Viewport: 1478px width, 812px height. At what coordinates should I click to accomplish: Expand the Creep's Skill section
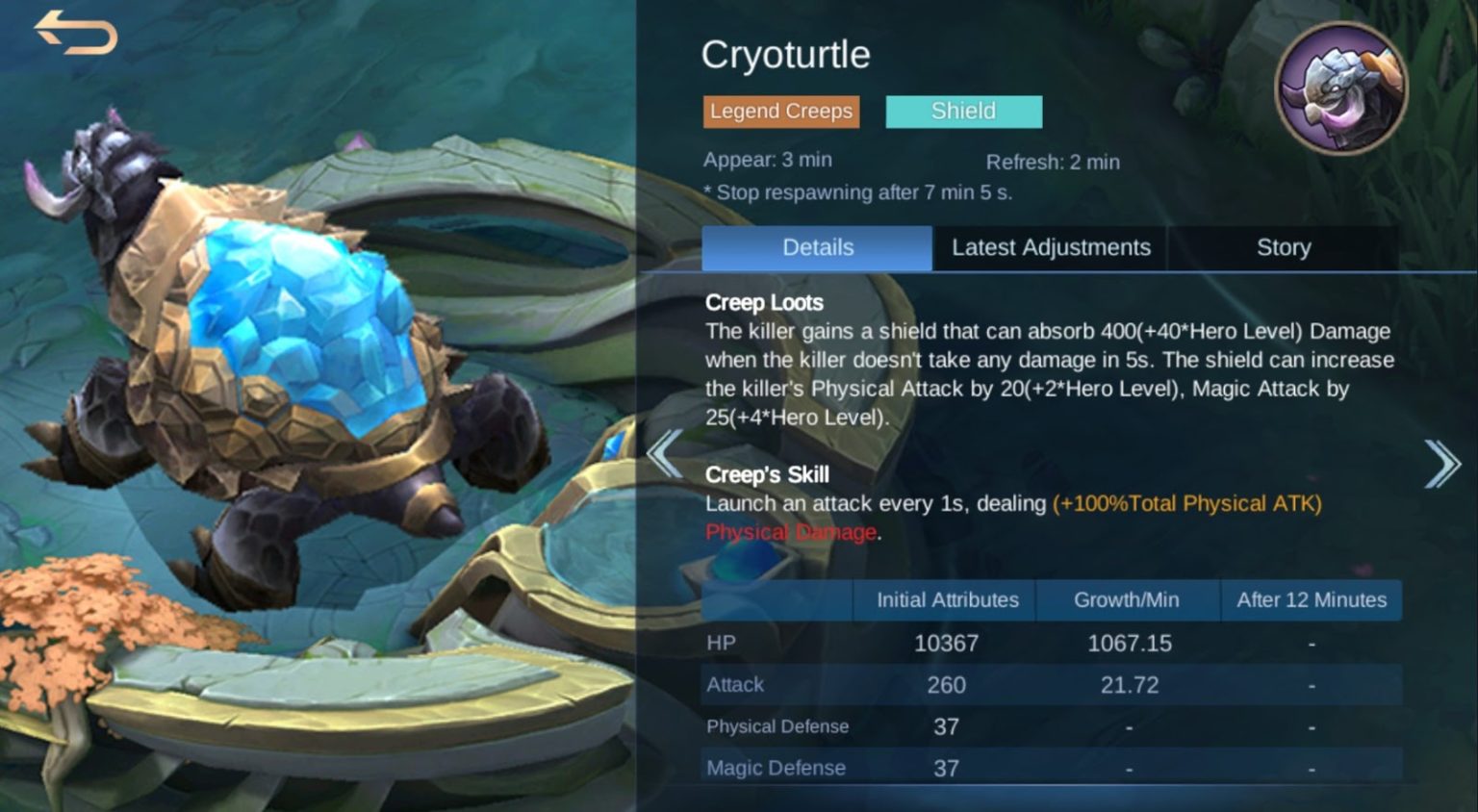[x=768, y=474]
